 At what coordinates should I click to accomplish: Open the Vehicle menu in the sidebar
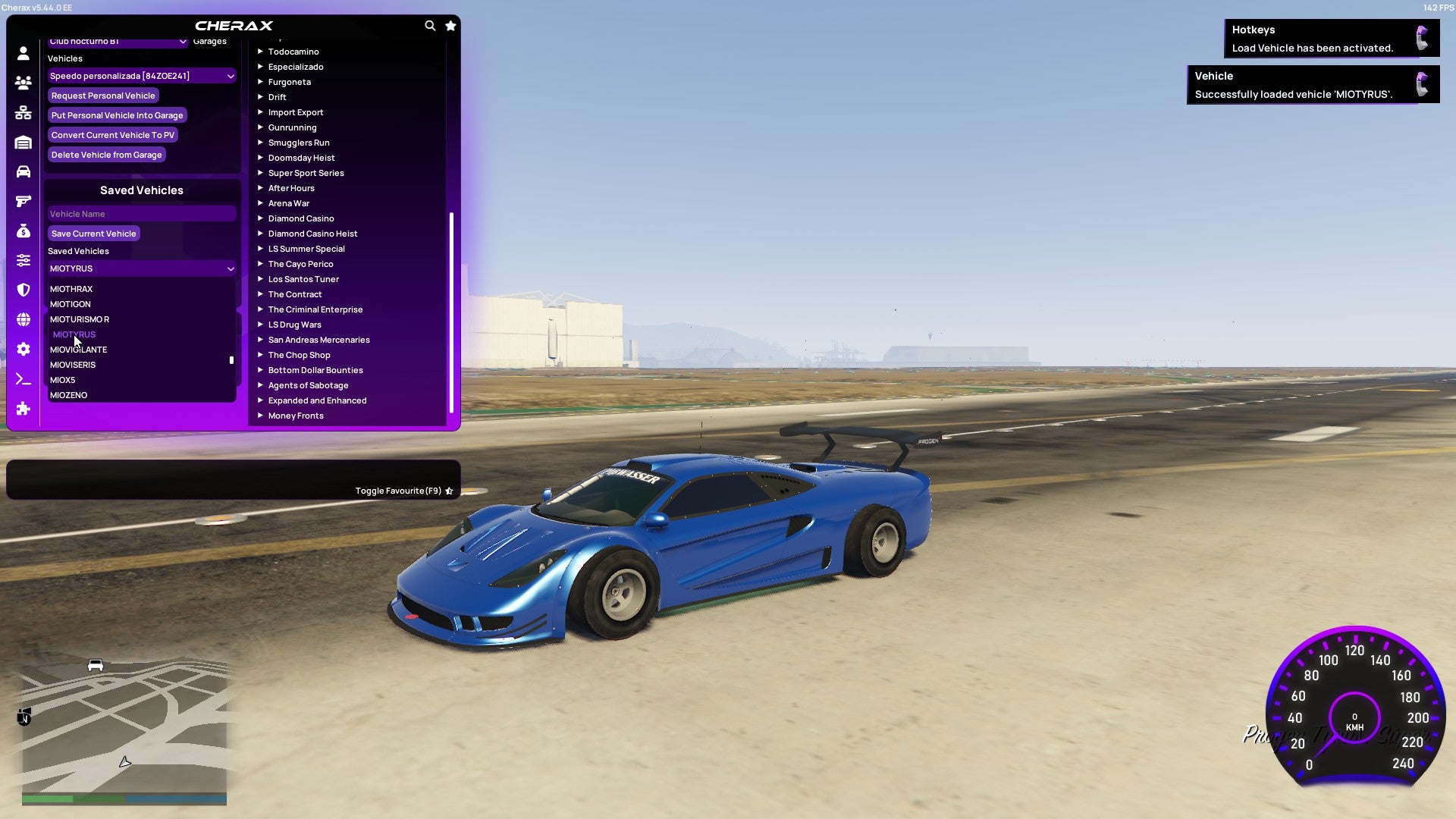coord(23,171)
